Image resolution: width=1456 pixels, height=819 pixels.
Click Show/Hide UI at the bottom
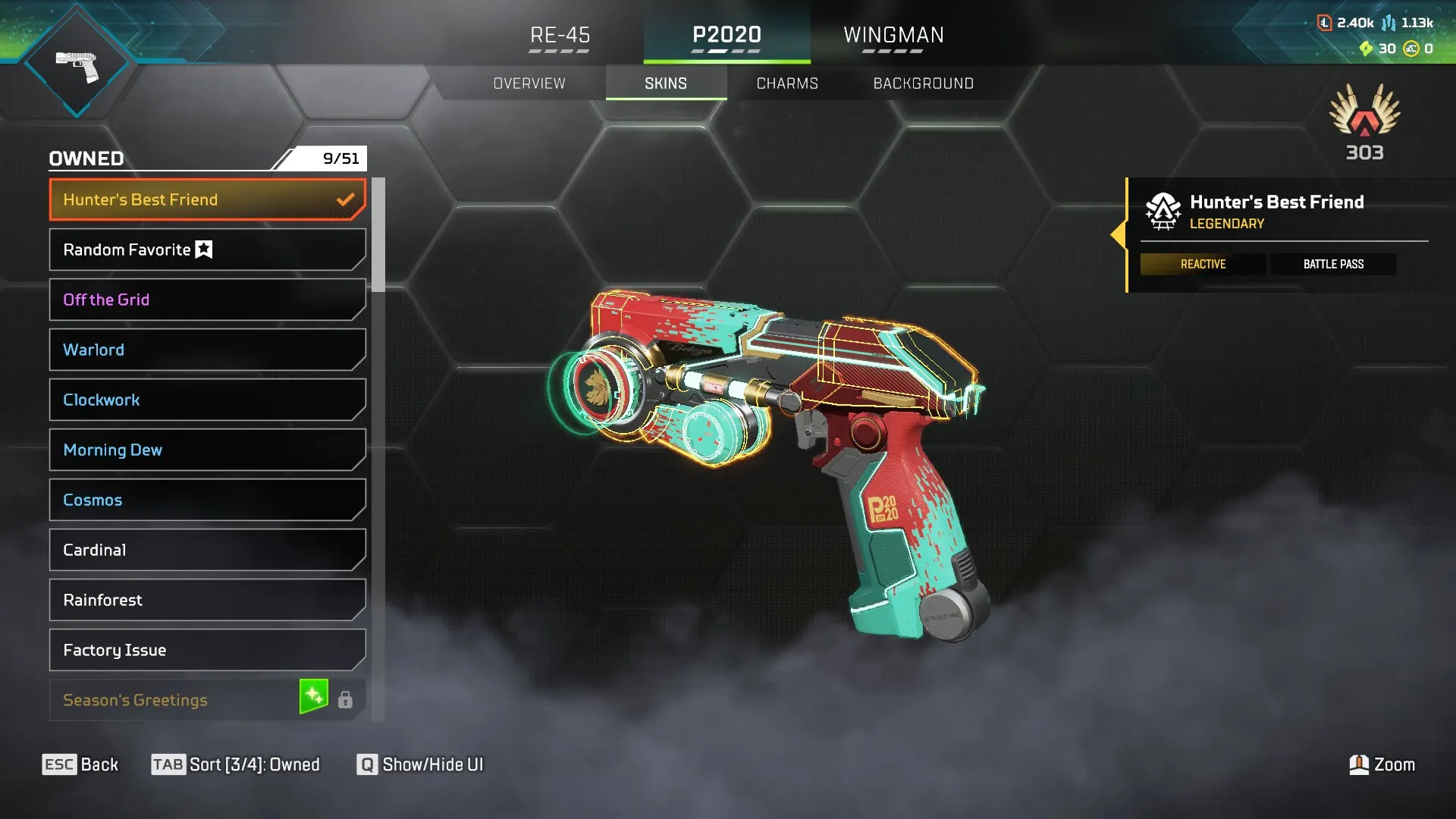(x=419, y=764)
